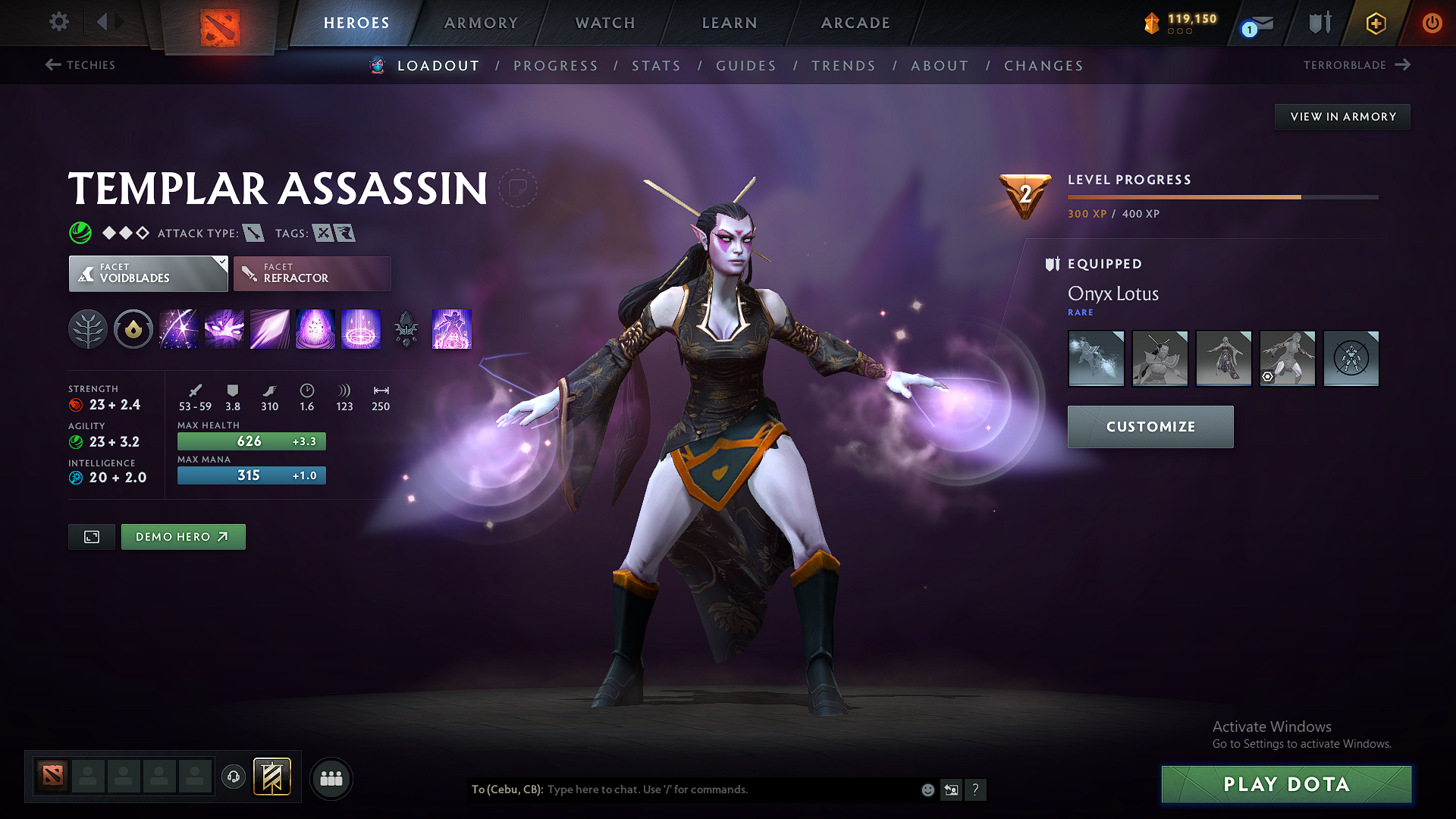Open the Arcade tab
The width and height of the screenshot is (1456, 819).
tap(855, 23)
